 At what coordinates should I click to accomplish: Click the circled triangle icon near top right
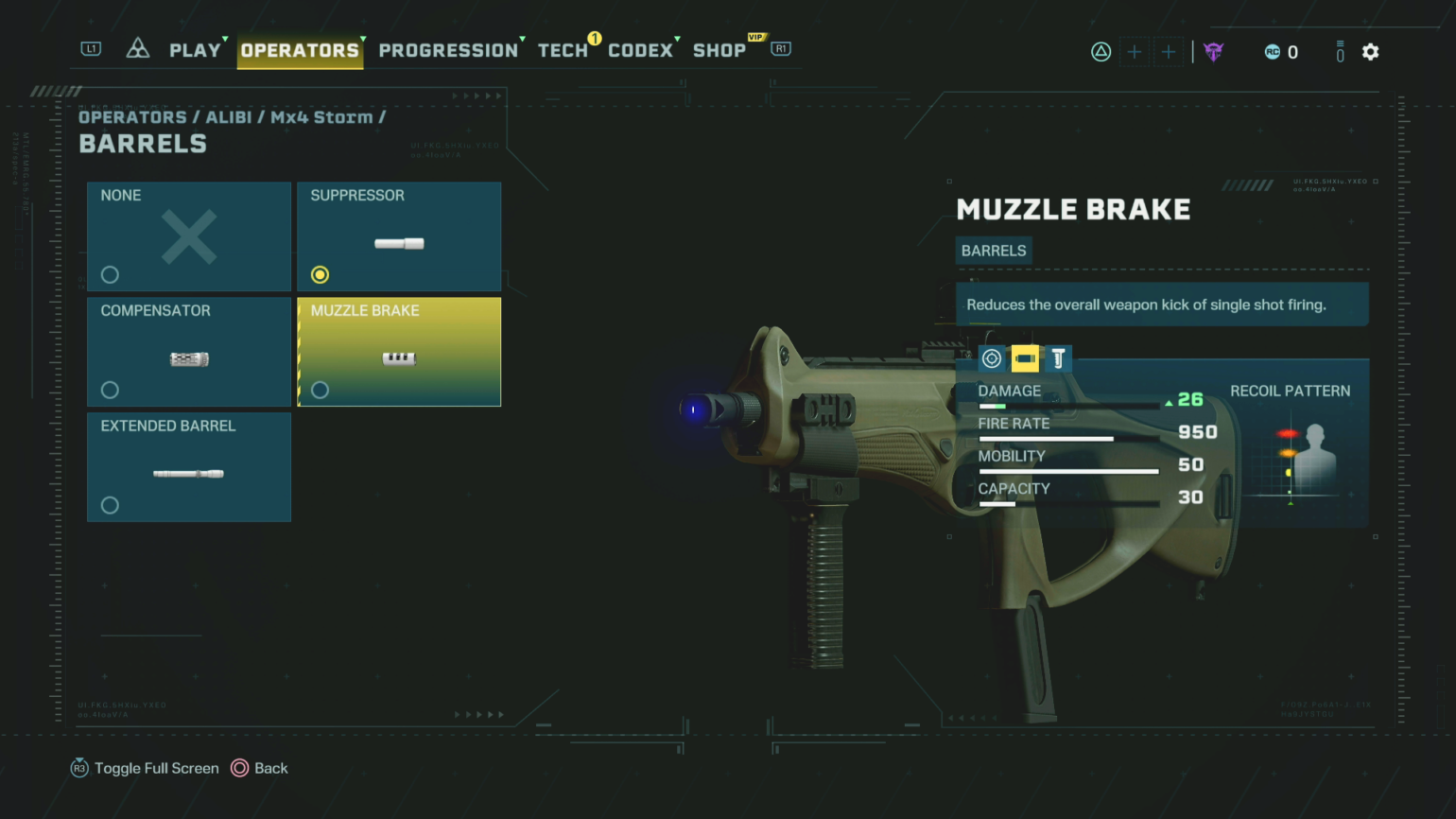click(x=1101, y=52)
